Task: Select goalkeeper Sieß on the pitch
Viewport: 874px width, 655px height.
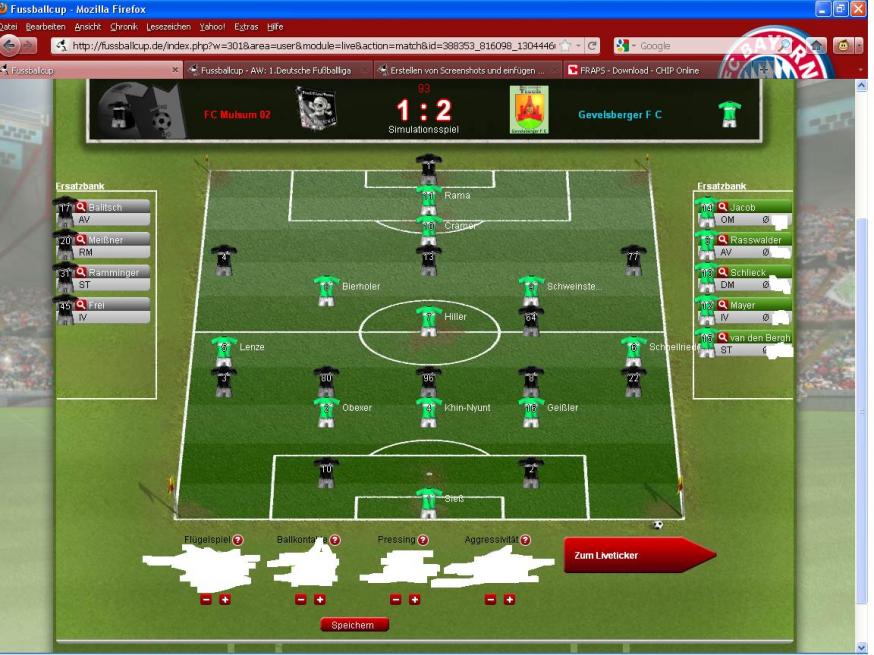Action: [x=429, y=500]
